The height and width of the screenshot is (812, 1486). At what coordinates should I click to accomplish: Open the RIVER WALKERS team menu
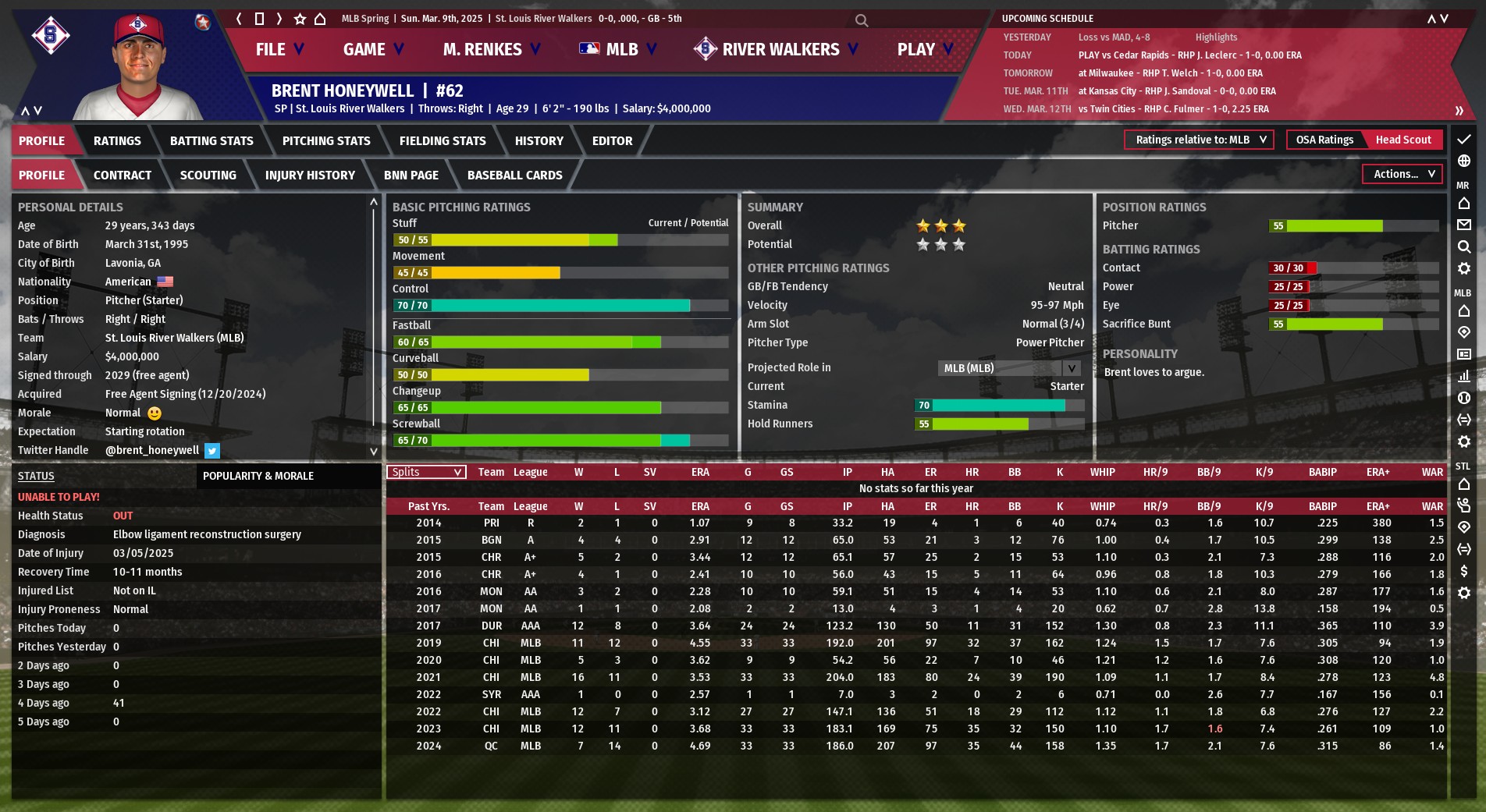pos(777,50)
